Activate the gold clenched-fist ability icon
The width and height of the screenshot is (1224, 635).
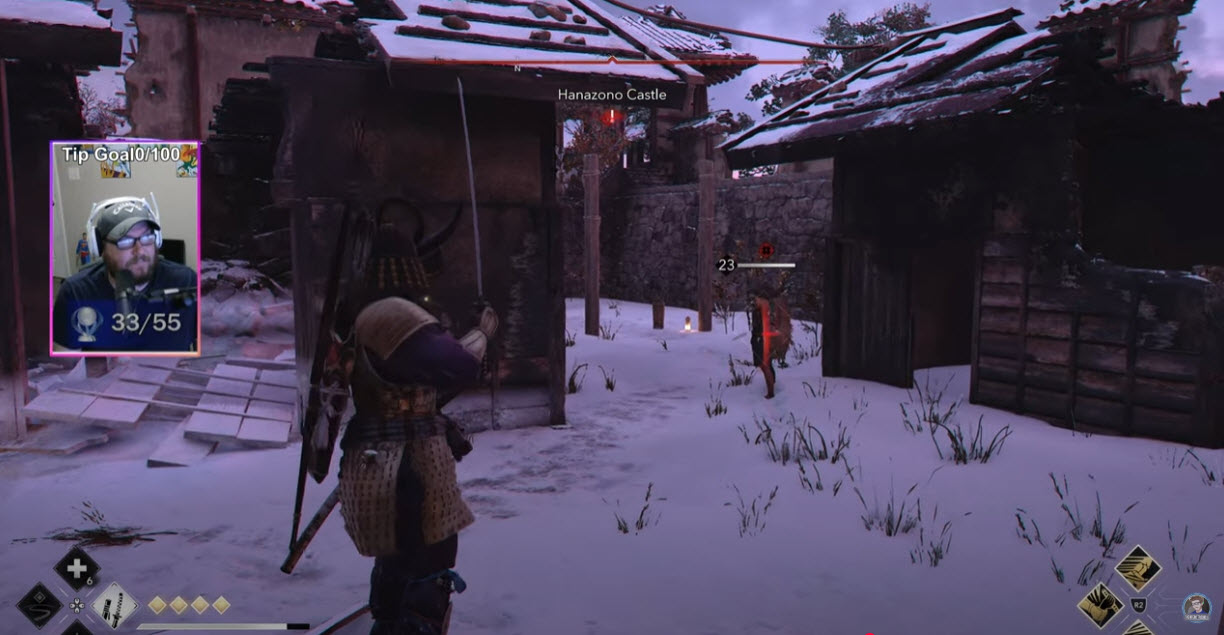tap(1101, 604)
